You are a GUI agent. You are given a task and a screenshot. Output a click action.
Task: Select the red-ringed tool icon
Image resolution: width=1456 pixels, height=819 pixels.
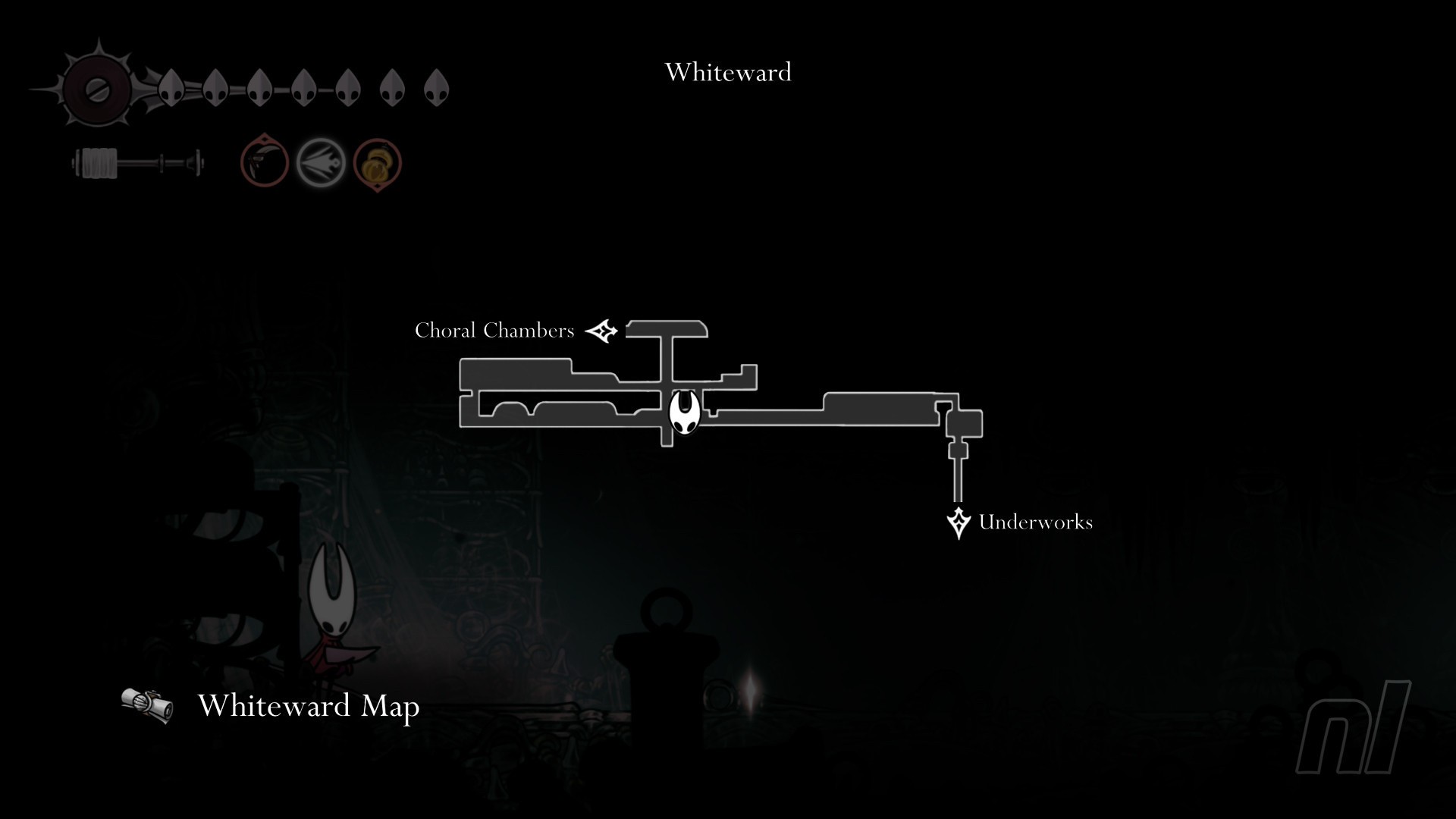[265, 162]
